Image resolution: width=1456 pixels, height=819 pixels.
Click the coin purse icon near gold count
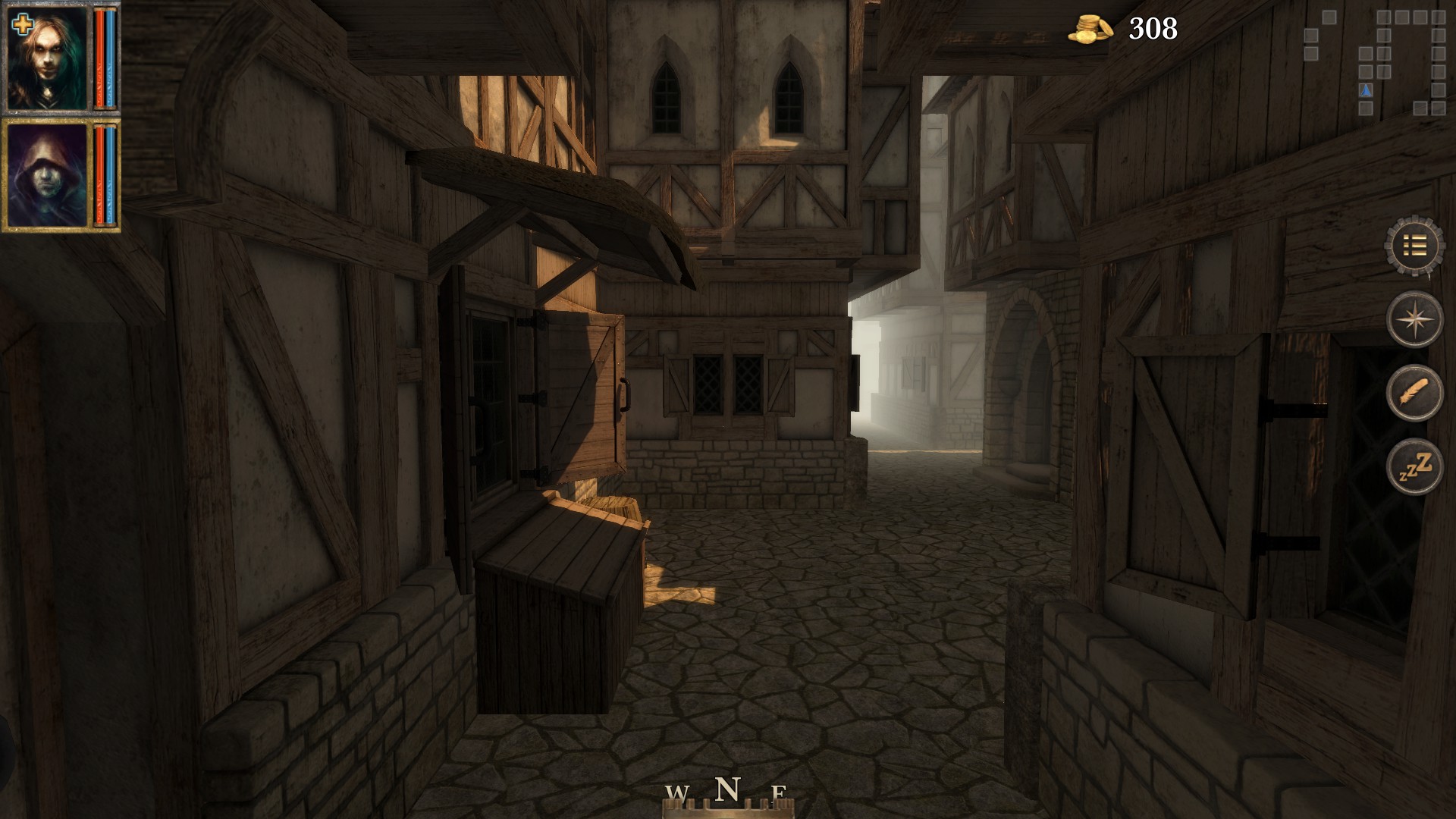[1090, 29]
